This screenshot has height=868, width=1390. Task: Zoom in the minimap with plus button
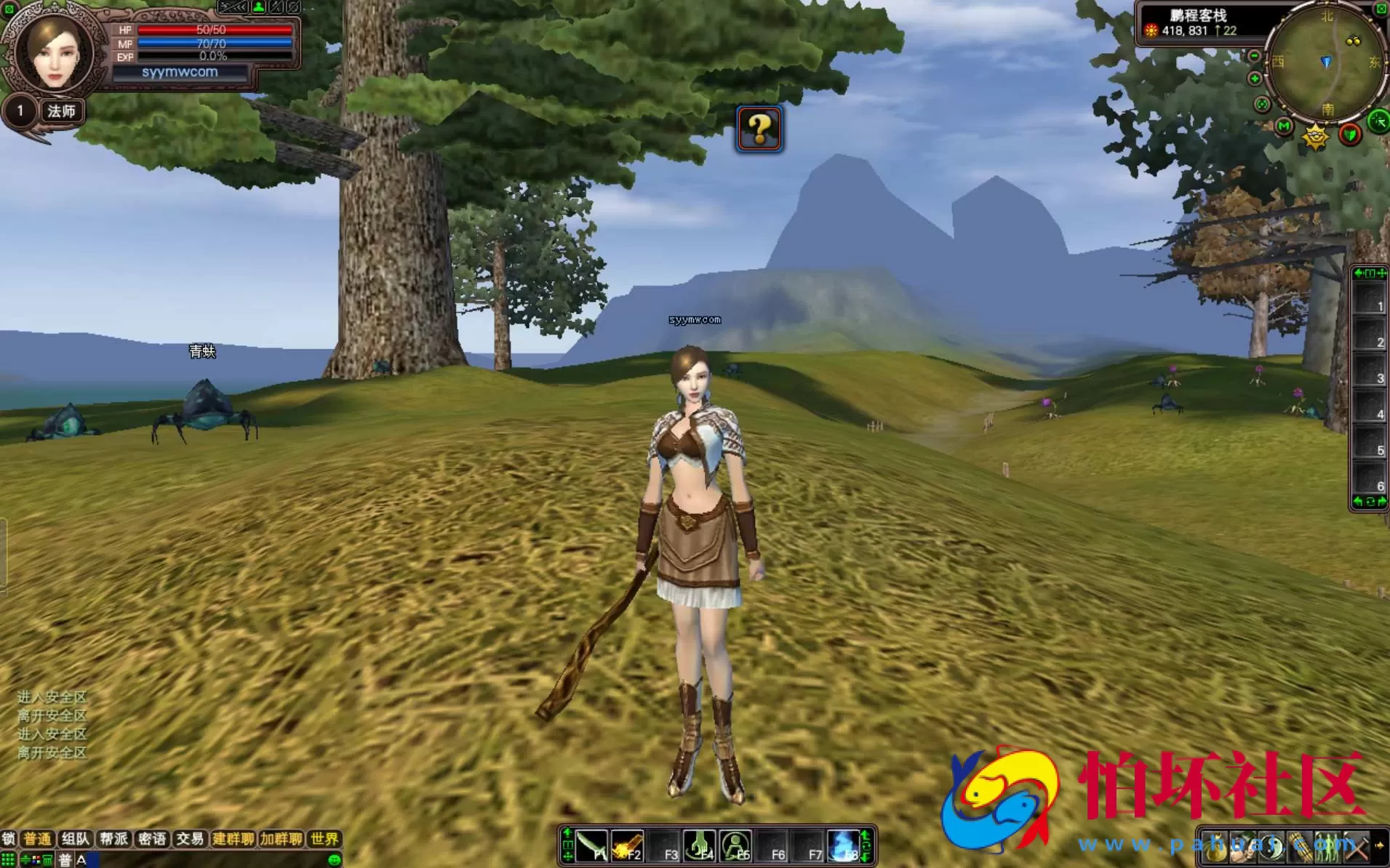(x=1255, y=79)
